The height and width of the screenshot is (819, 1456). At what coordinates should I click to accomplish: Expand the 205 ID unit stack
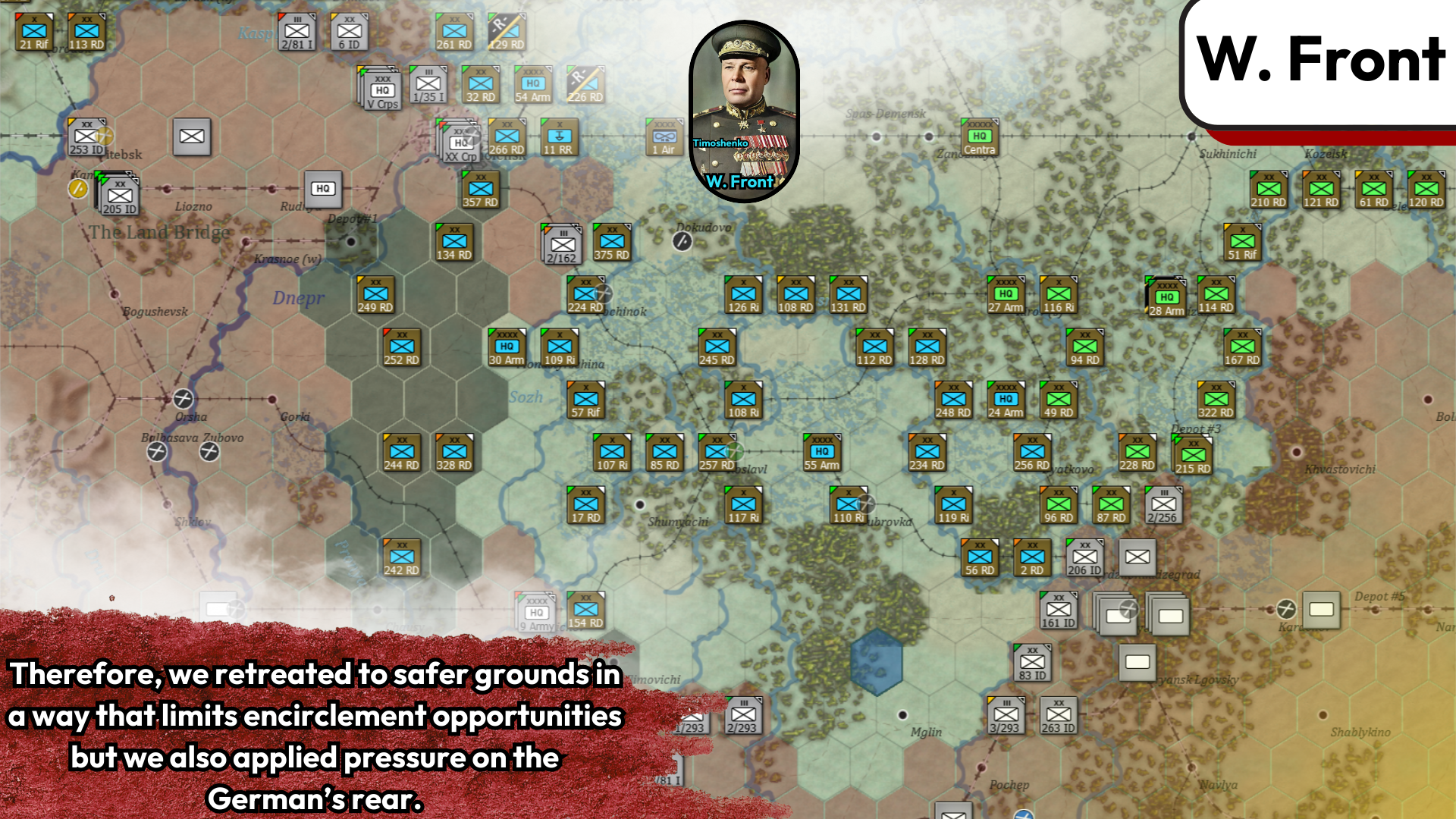[120, 196]
